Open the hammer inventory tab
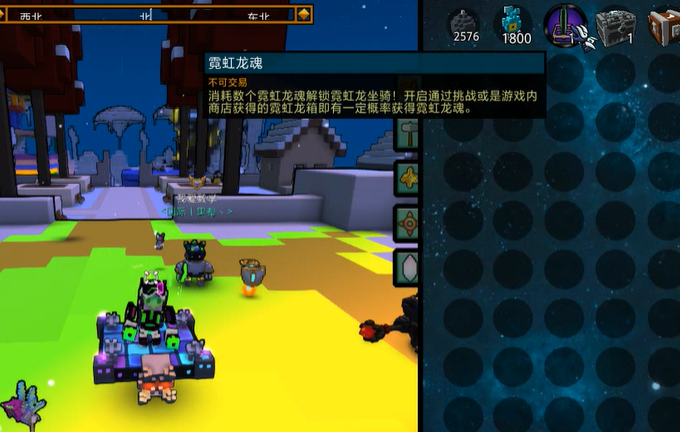This screenshot has height=432, width=680. click(x=408, y=131)
